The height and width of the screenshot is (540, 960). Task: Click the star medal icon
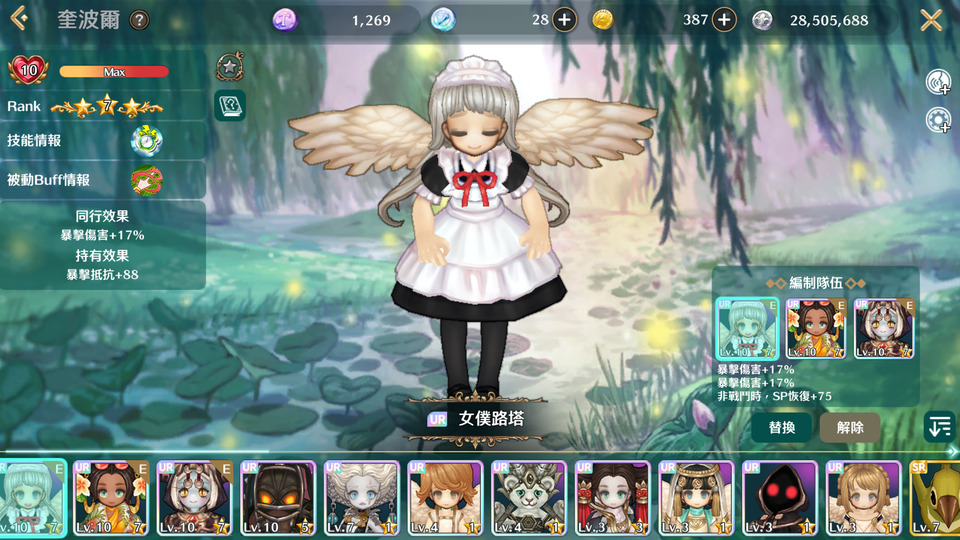pyautogui.click(x=230, y=67)
